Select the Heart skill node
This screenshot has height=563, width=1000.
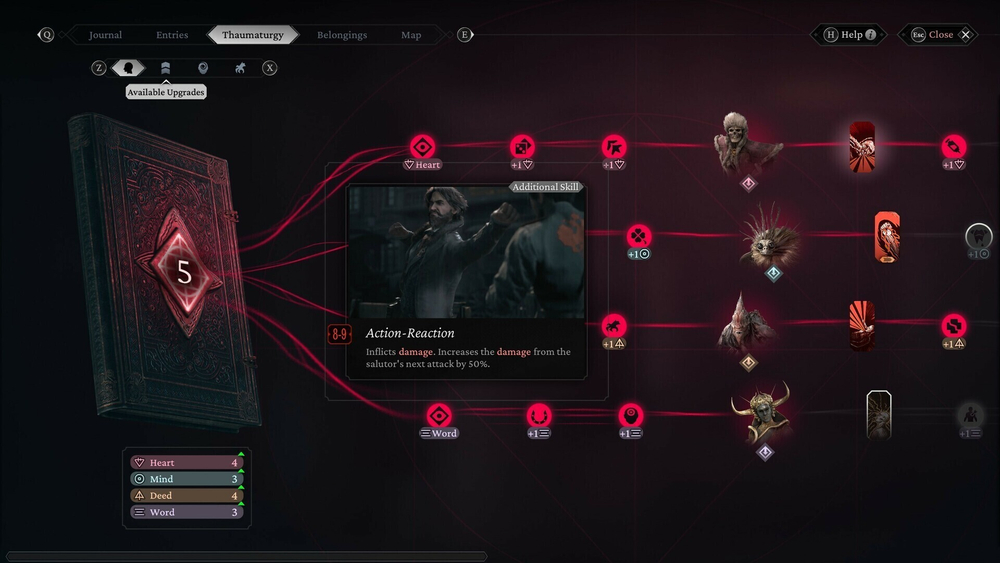pos(422,146)
